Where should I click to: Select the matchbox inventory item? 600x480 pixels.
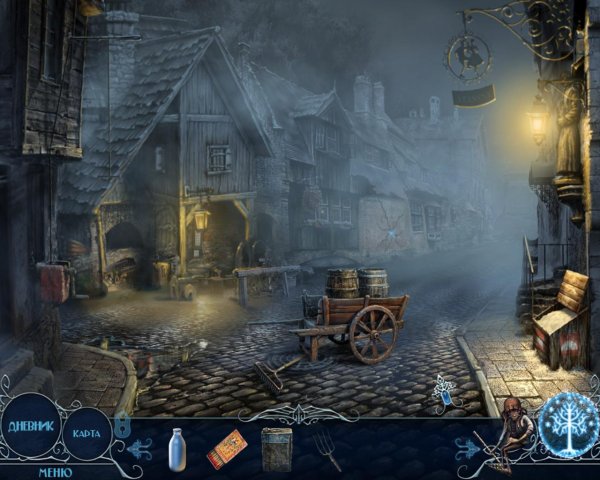[226, 449]
